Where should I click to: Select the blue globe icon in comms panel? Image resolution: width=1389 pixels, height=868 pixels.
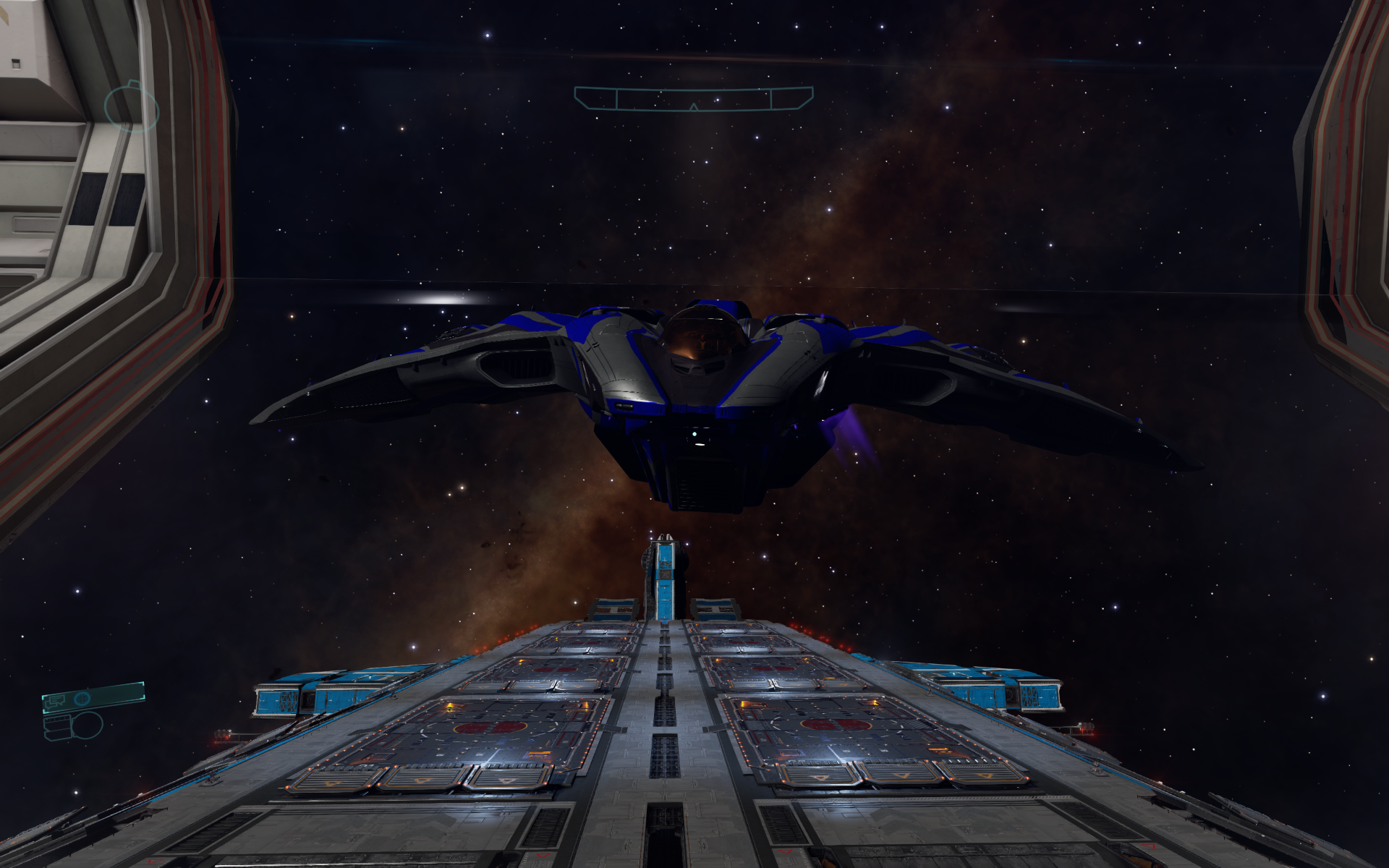point(82,698)
